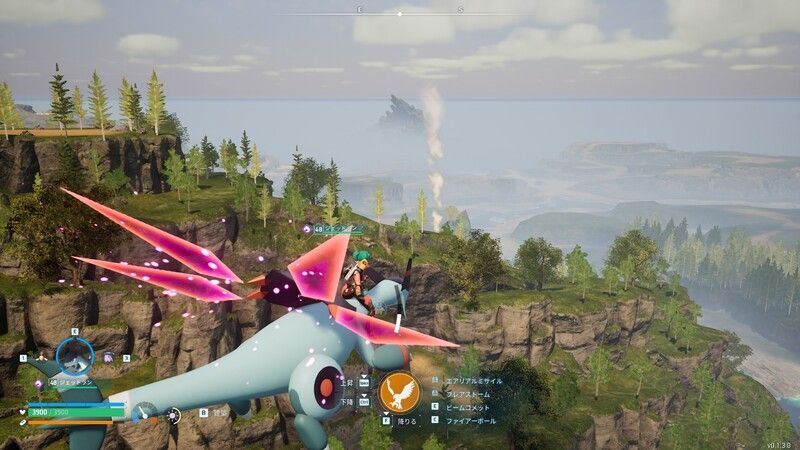This screenshot has width=800, height=450.
Task: Click the day-night time dial icon
Action: (x=174, y=412)
